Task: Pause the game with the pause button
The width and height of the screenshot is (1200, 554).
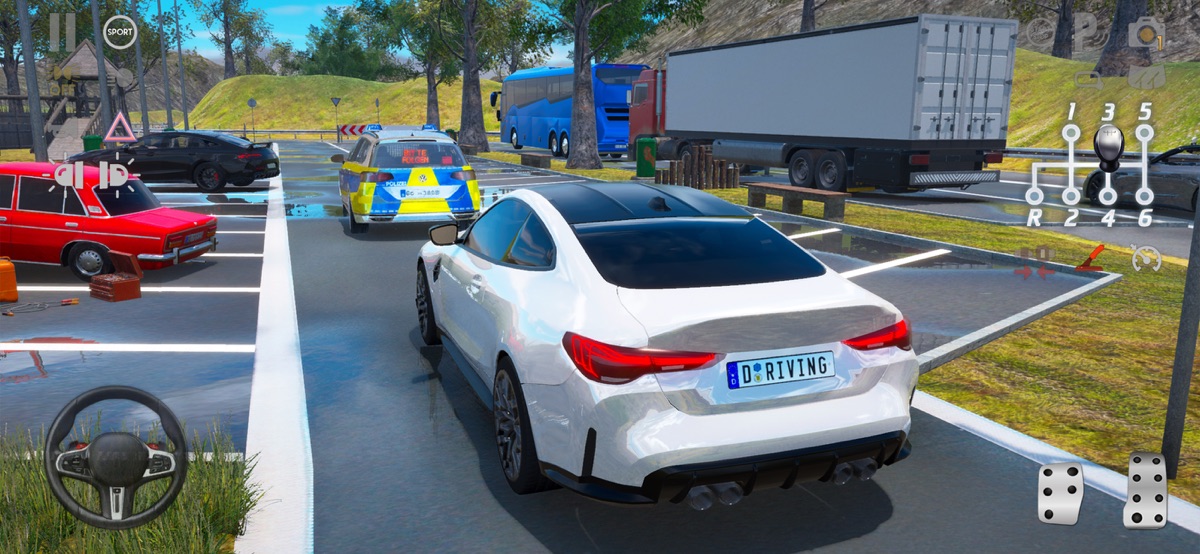Action: click(62, 31)
